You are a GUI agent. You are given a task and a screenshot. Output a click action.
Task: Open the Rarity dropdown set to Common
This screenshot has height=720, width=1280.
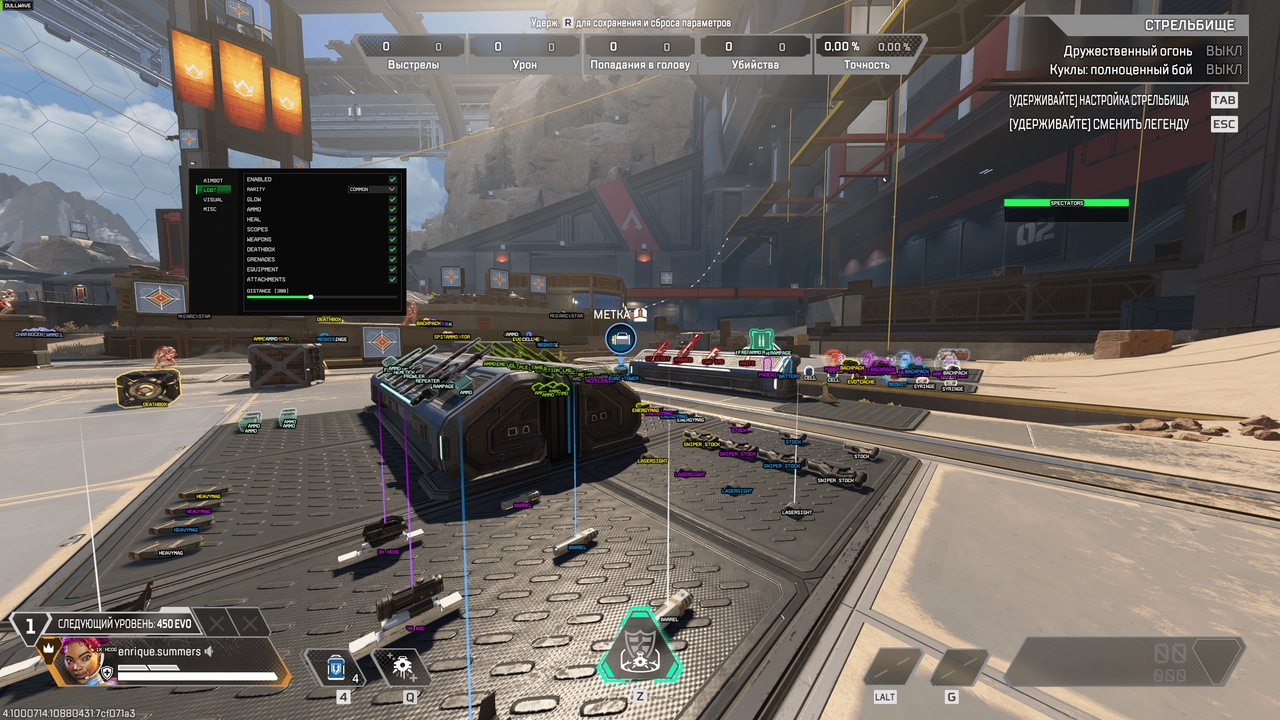pos(372,189)
